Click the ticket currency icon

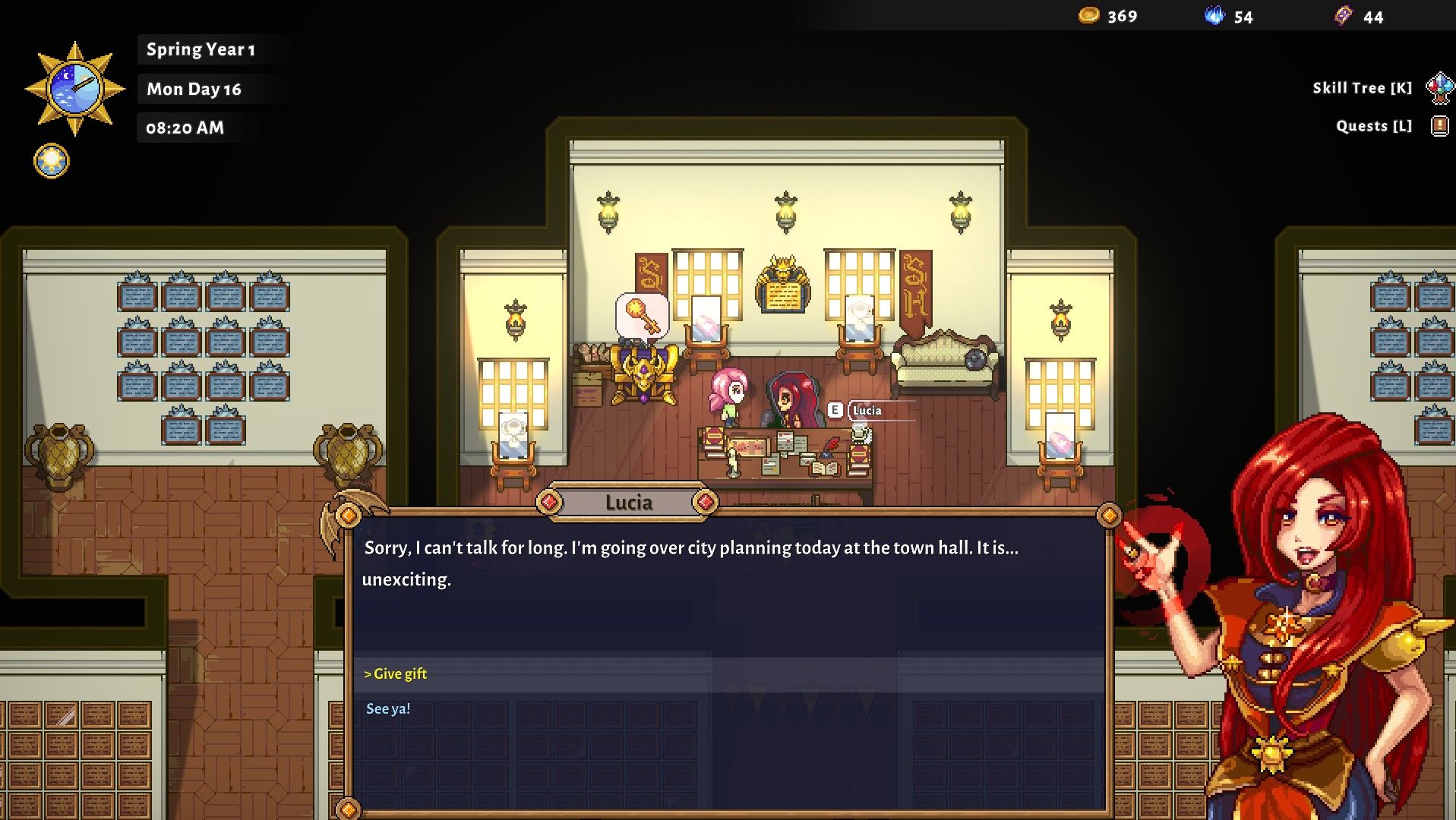pyautogui.click(x=1344, y=14)
